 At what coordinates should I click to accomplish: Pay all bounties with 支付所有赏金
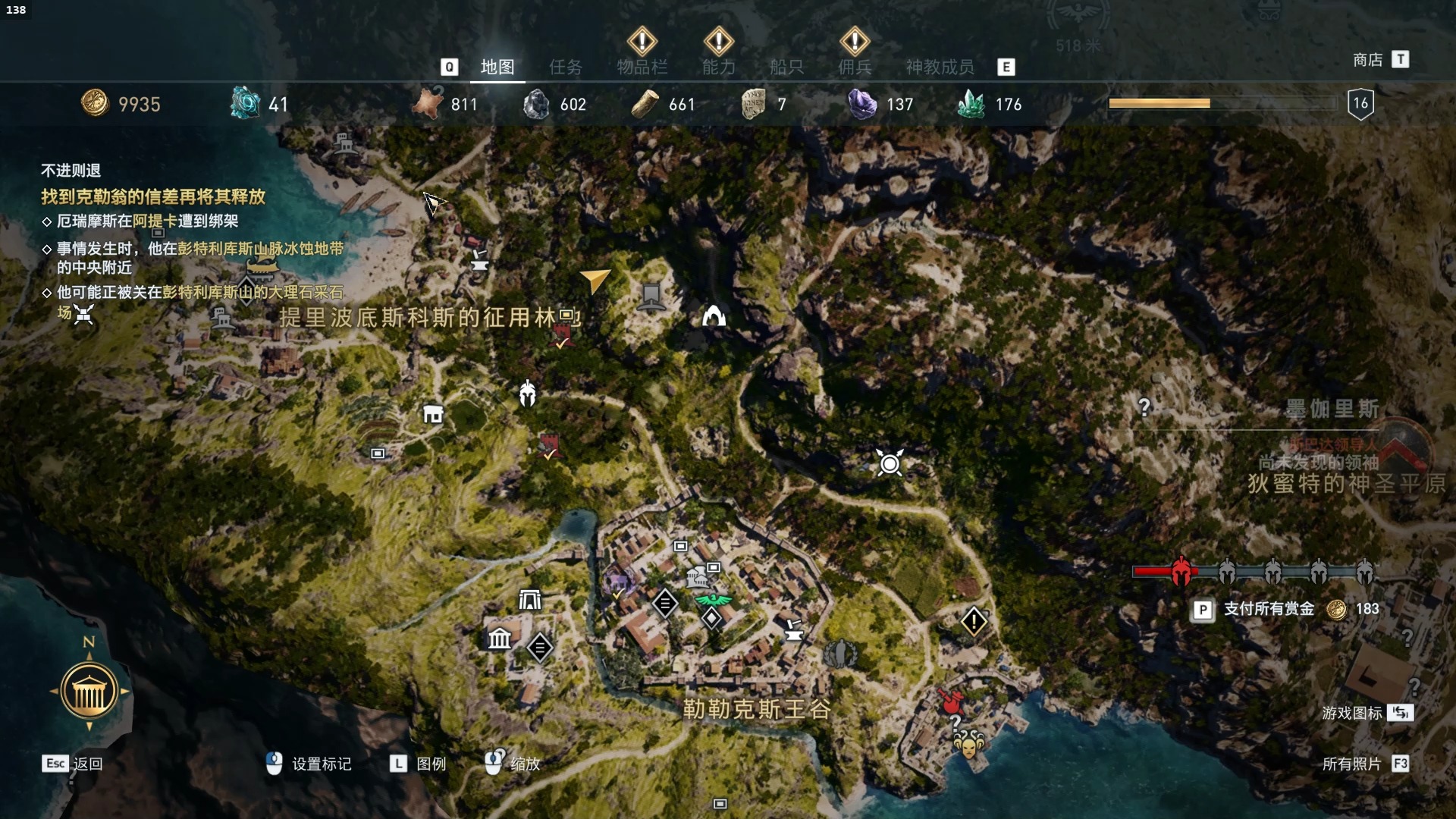click(1269, 609)
